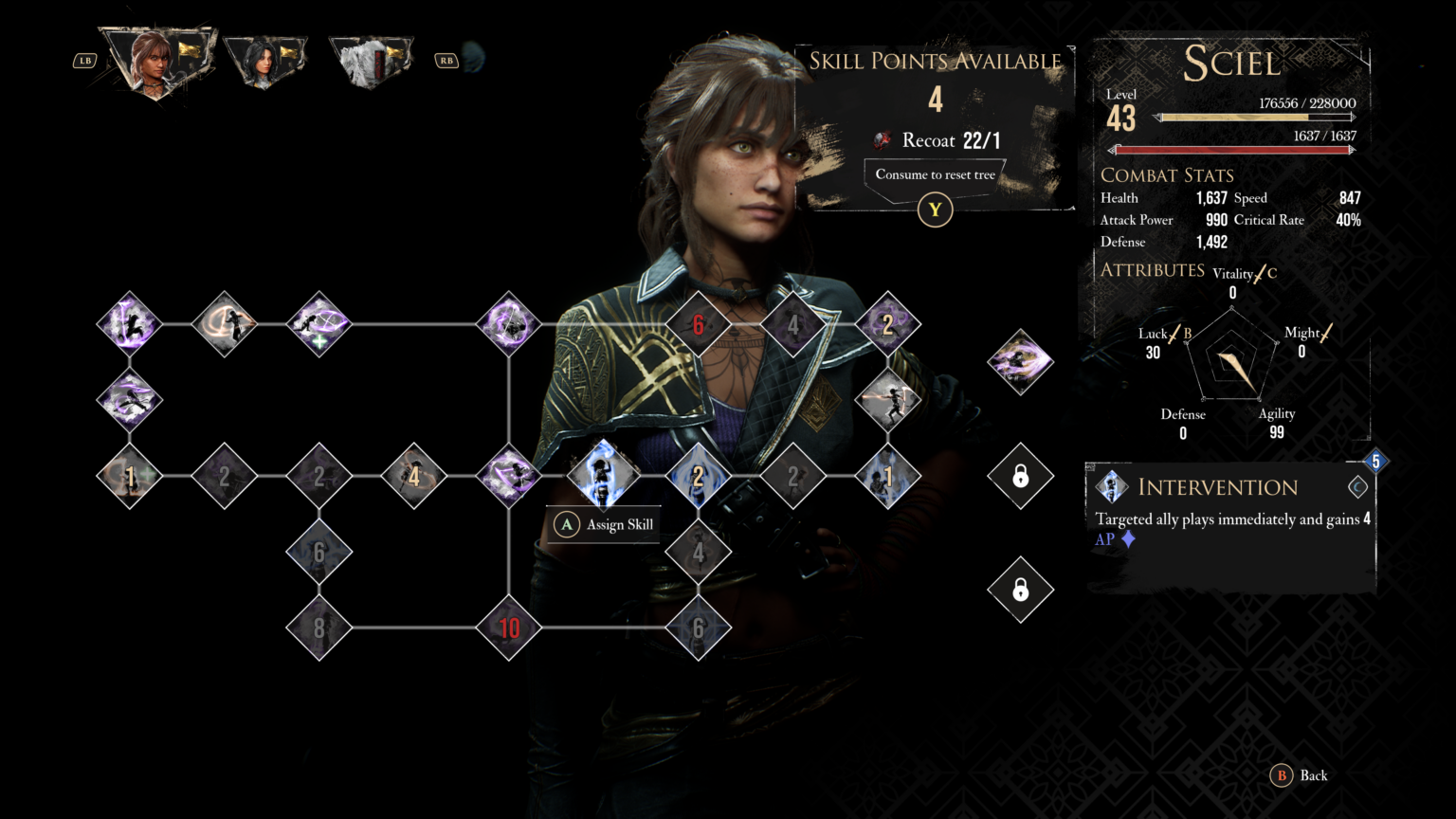Screen dimensions: 1456x819
Task: Switch to the dark-haired woman's portrait
Action: click(x=264, y=62)
